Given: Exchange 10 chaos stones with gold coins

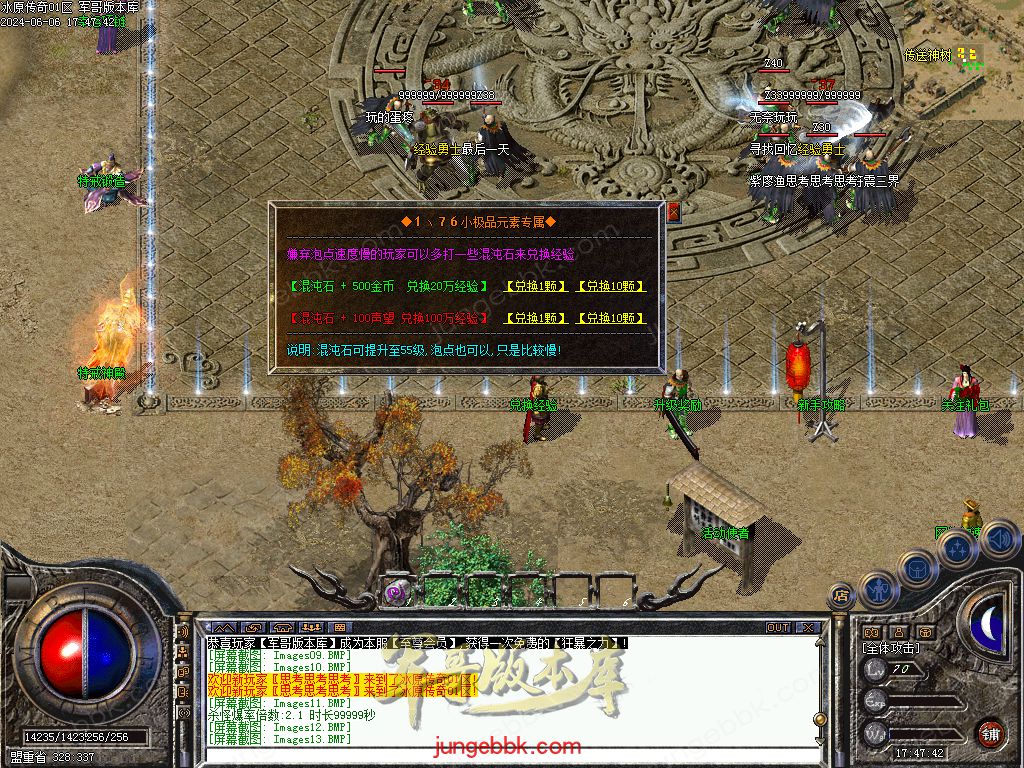Looking at the screenshot, I should (x=610, y=286).
